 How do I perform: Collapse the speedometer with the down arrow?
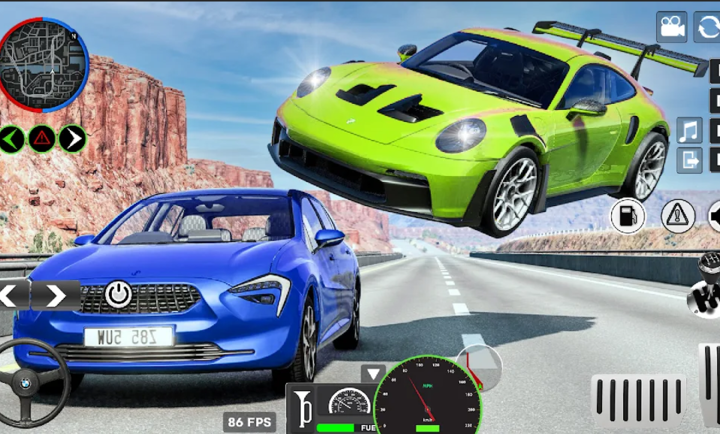coord(373,374)
